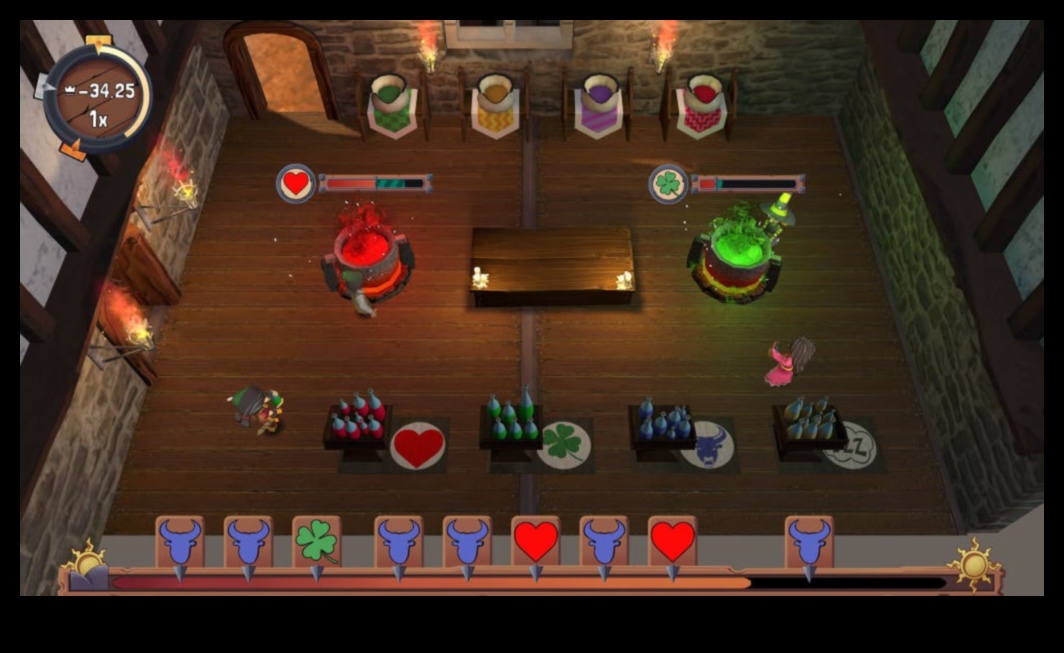Select the clover order card in the queue
The height and width of the screenshot is (653, 1064).
pos(316,542)
